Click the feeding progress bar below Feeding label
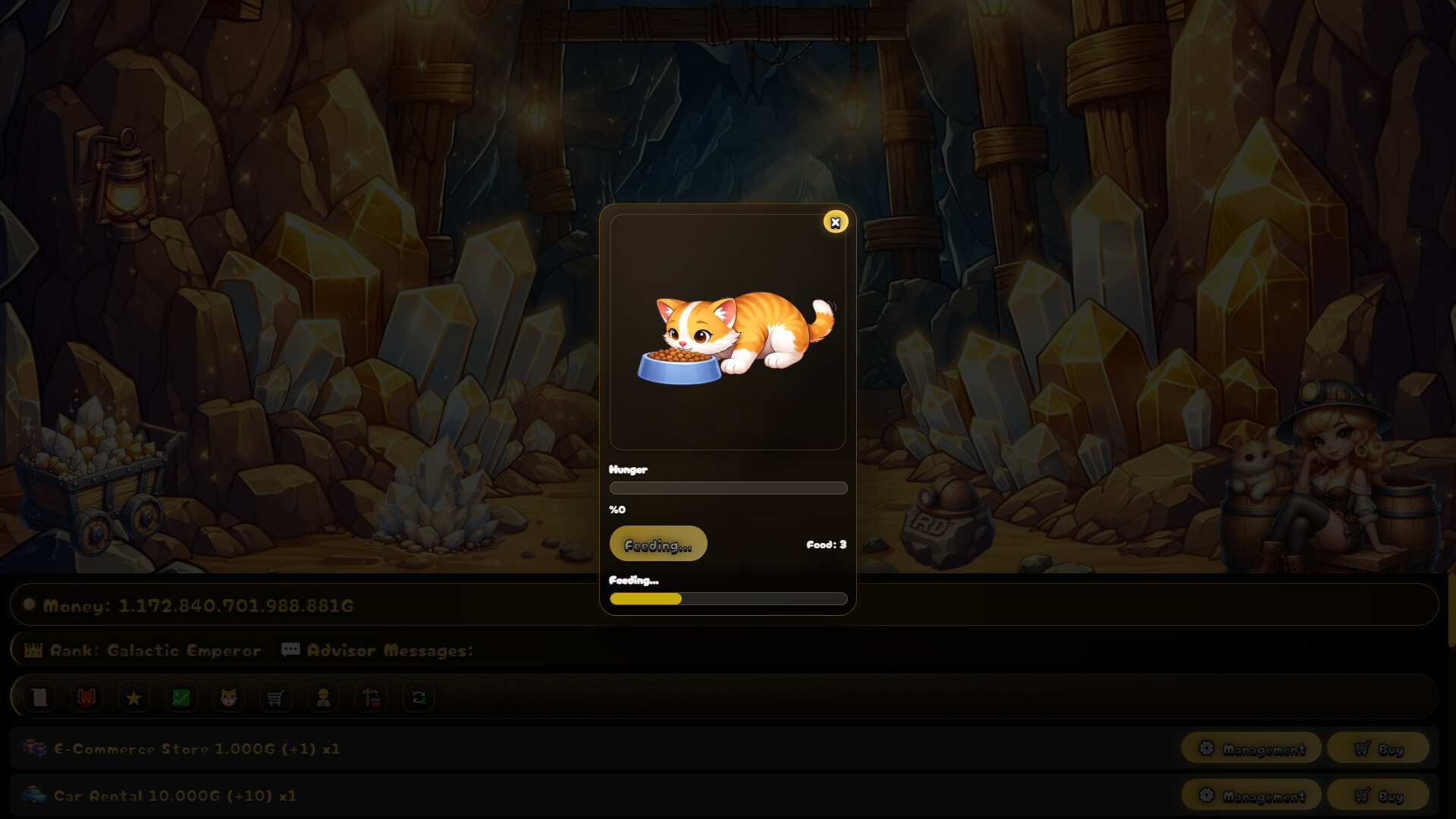The image size is (1456, 819). click(x=728, y=599)
